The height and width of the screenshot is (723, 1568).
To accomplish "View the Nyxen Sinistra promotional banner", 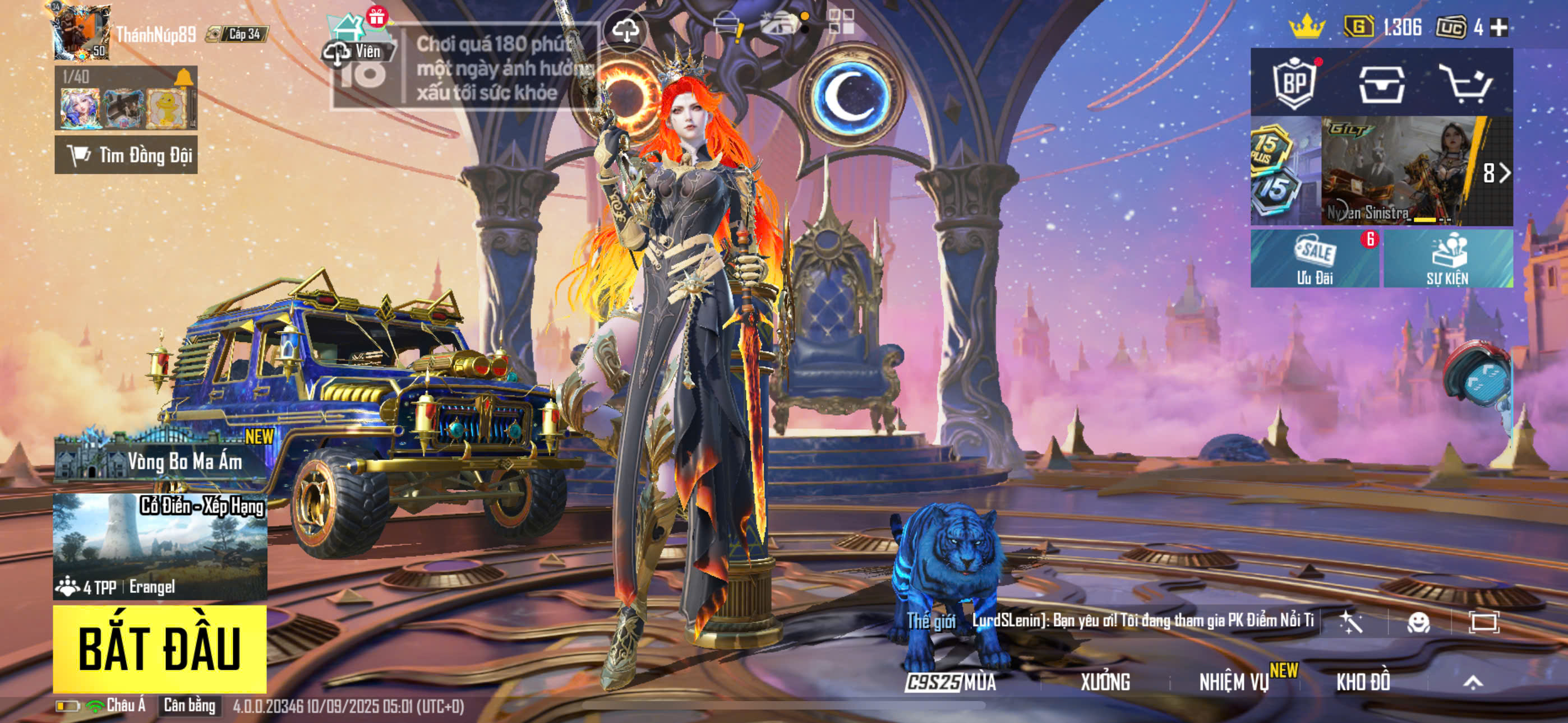I will pos(1400,172).
